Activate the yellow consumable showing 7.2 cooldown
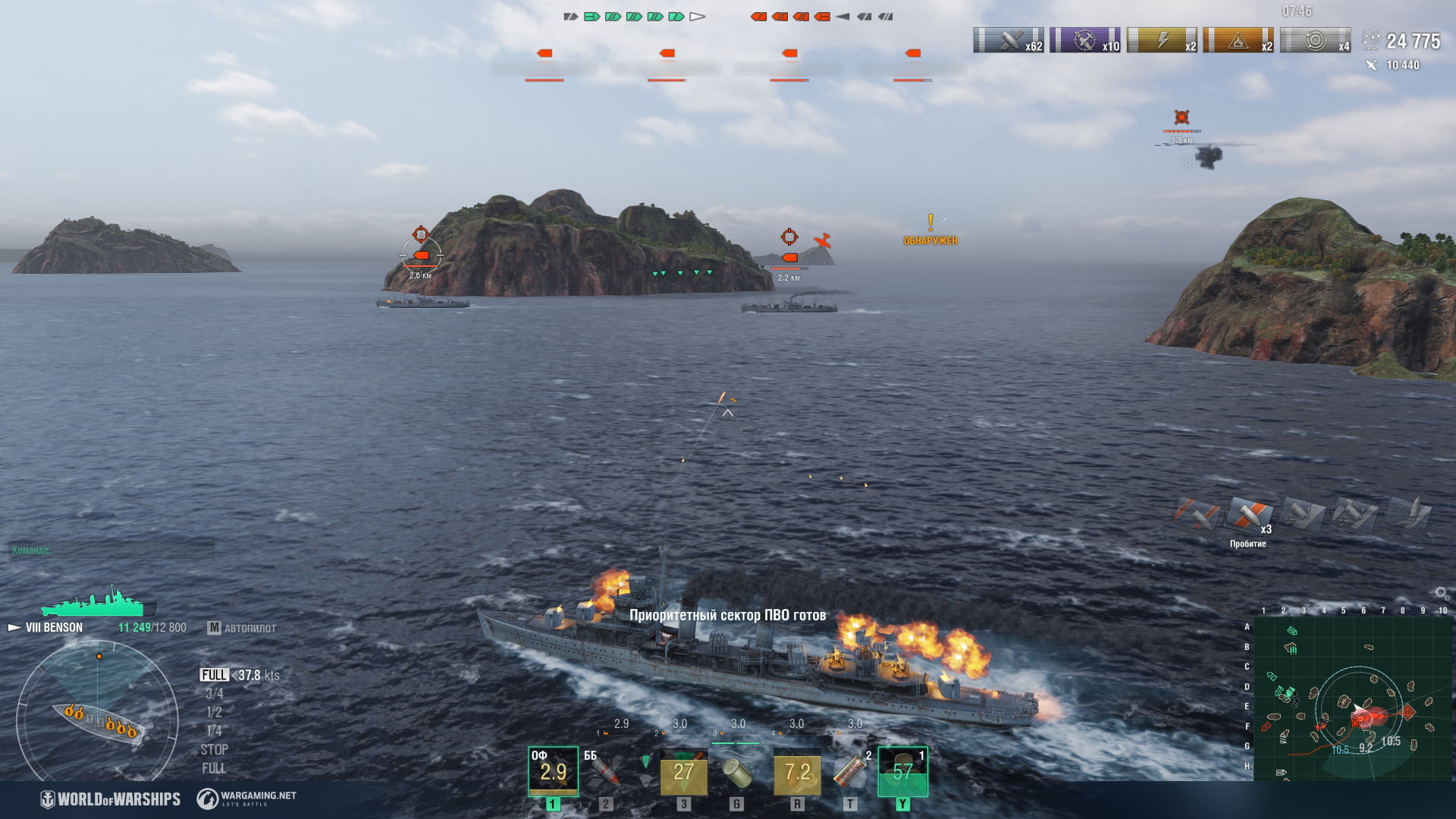The width and height of the screenshot is (1456, 819). pos(796,771)
